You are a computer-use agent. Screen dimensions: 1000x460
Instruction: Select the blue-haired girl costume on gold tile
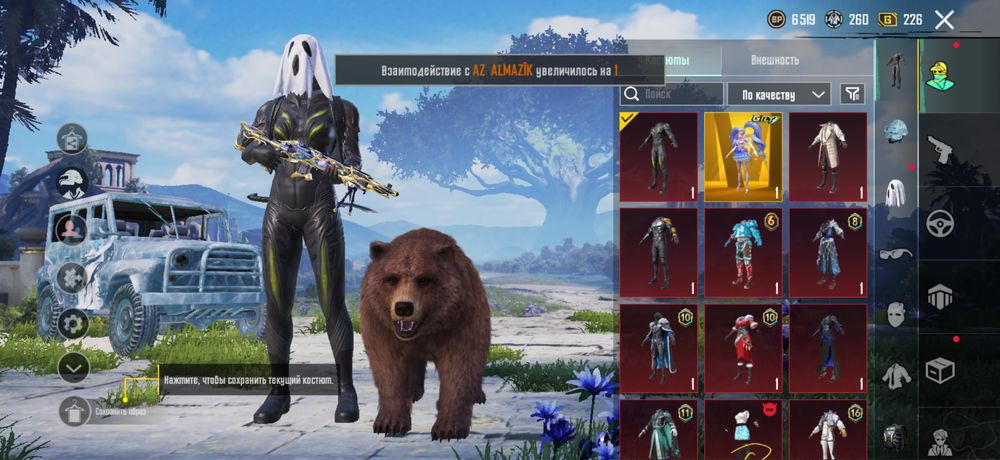click(x=743, y=156)
